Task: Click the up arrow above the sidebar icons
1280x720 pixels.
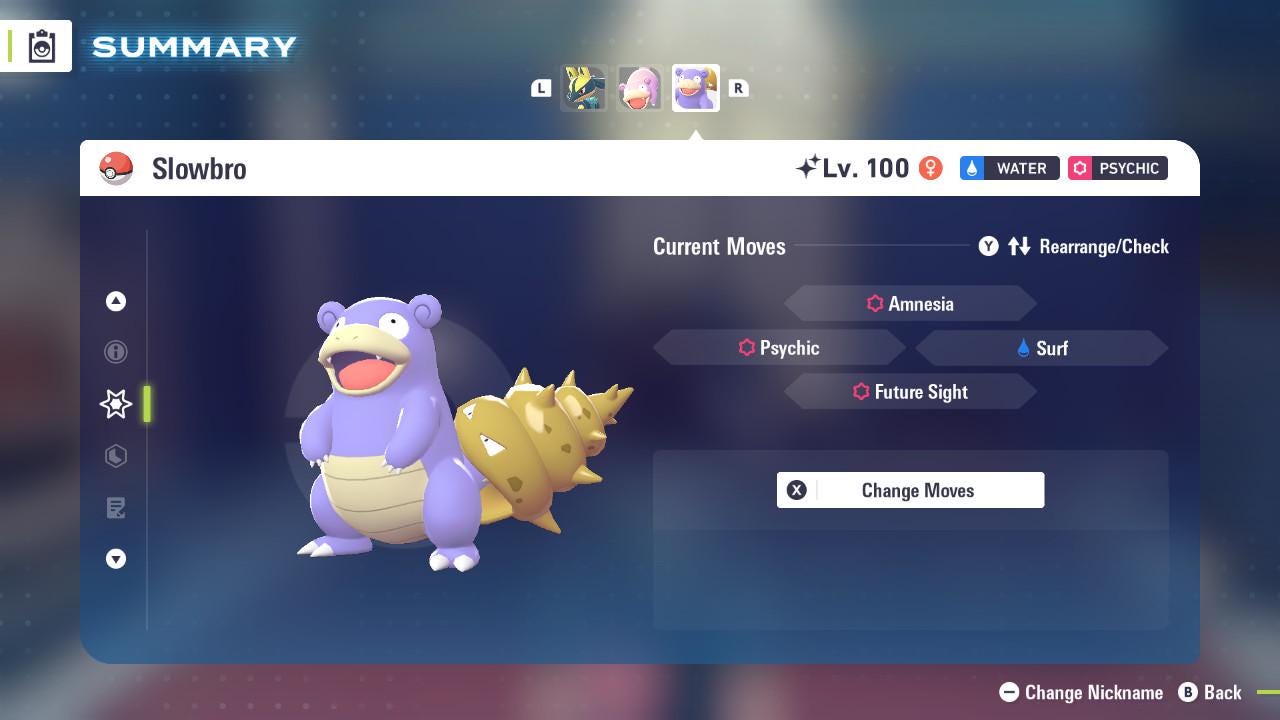Action: [x=116, y=301]
